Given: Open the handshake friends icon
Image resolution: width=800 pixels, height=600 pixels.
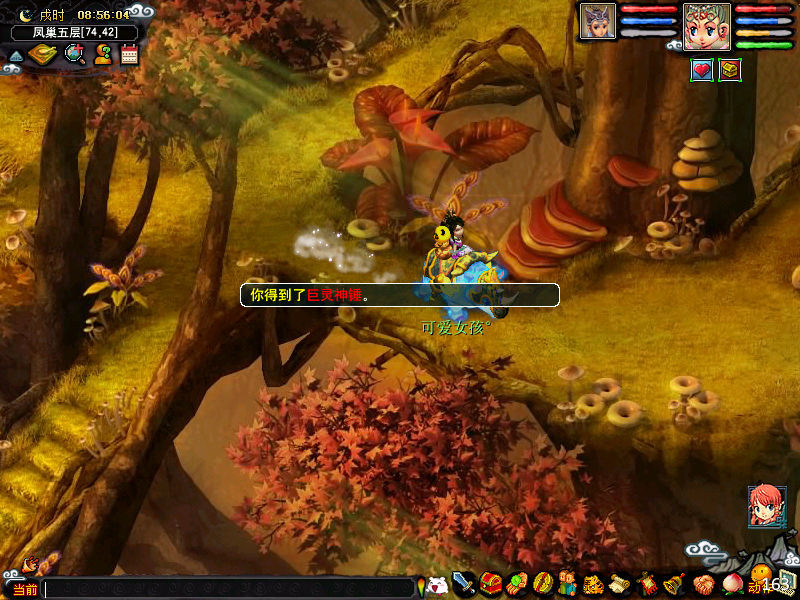Looking at the screenshot, I should point(703,584).
